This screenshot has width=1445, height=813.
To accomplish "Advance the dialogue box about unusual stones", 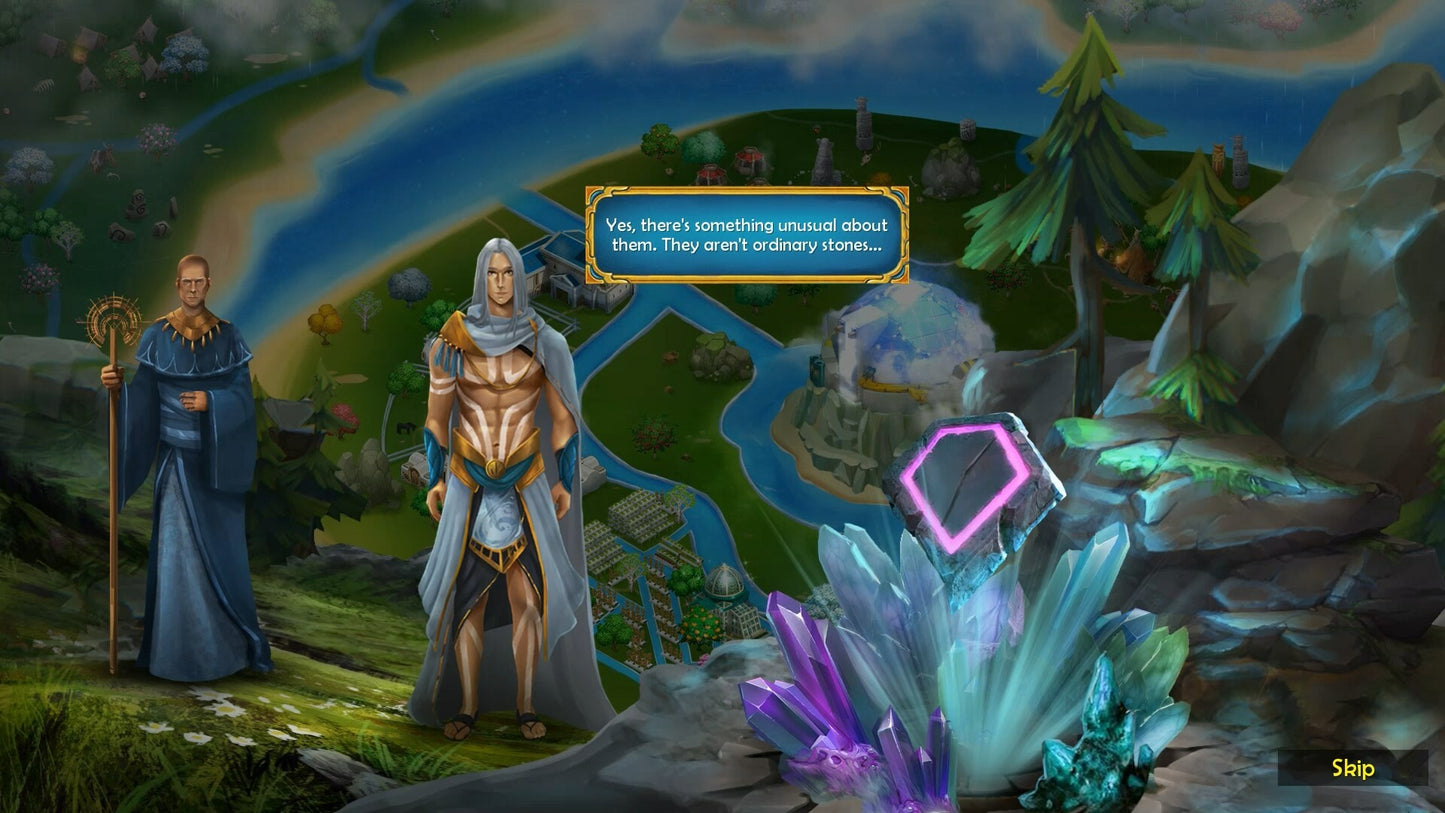I will coord(746,235).
